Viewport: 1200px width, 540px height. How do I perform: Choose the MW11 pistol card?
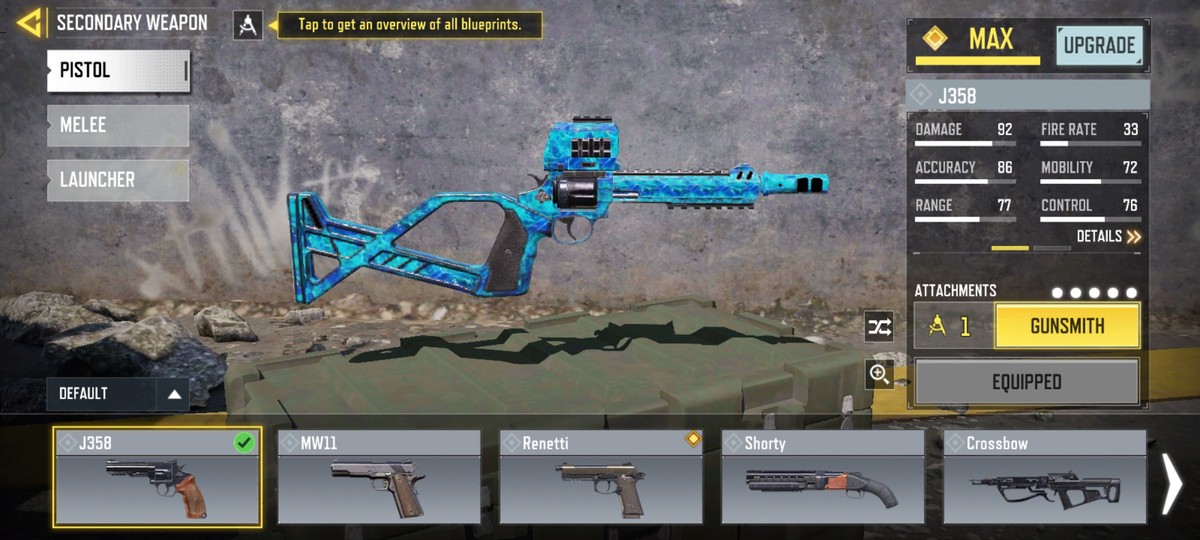pos(379,478)
